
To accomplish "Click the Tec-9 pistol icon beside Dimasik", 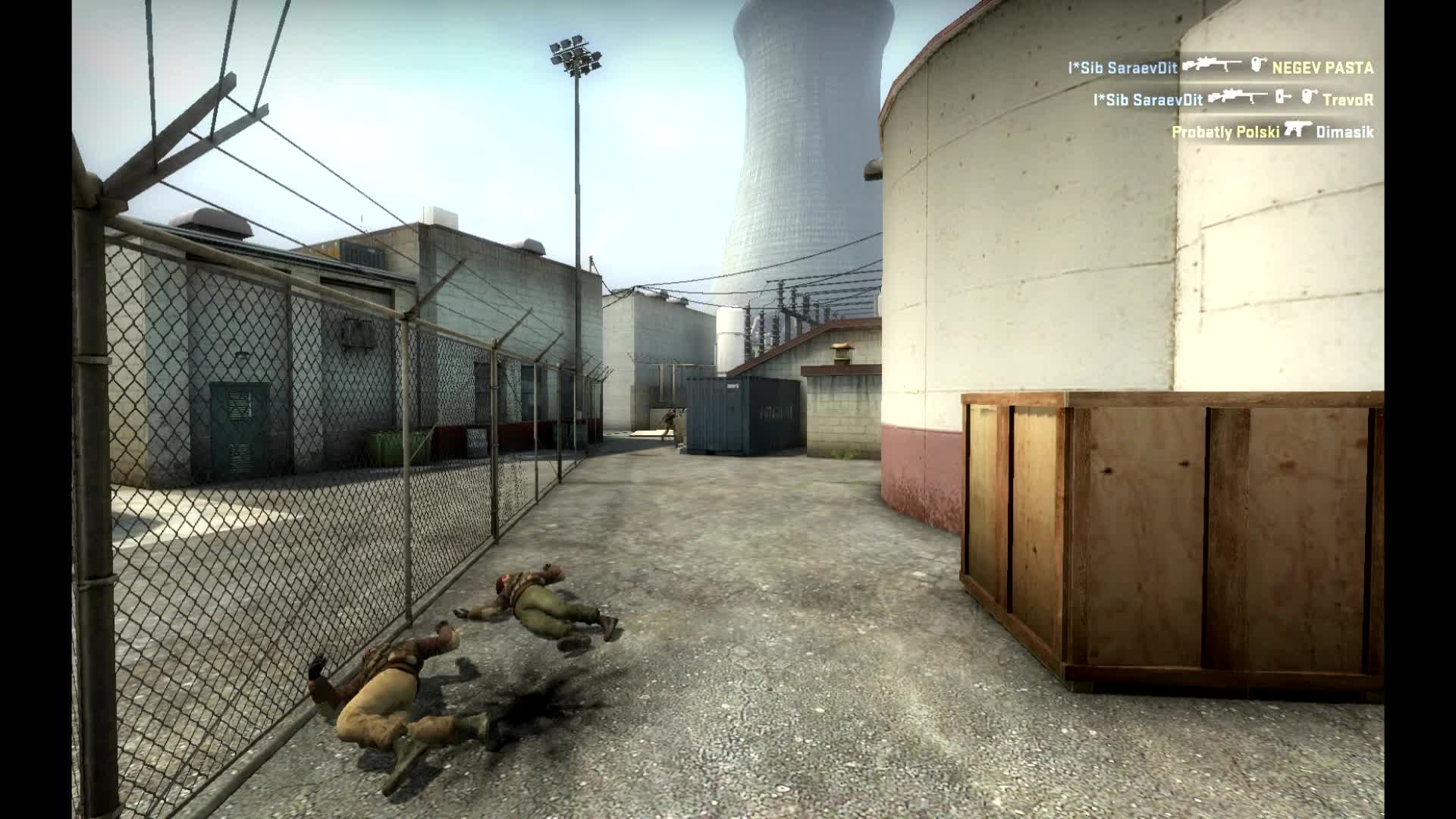I will (x=1300, y=130).
